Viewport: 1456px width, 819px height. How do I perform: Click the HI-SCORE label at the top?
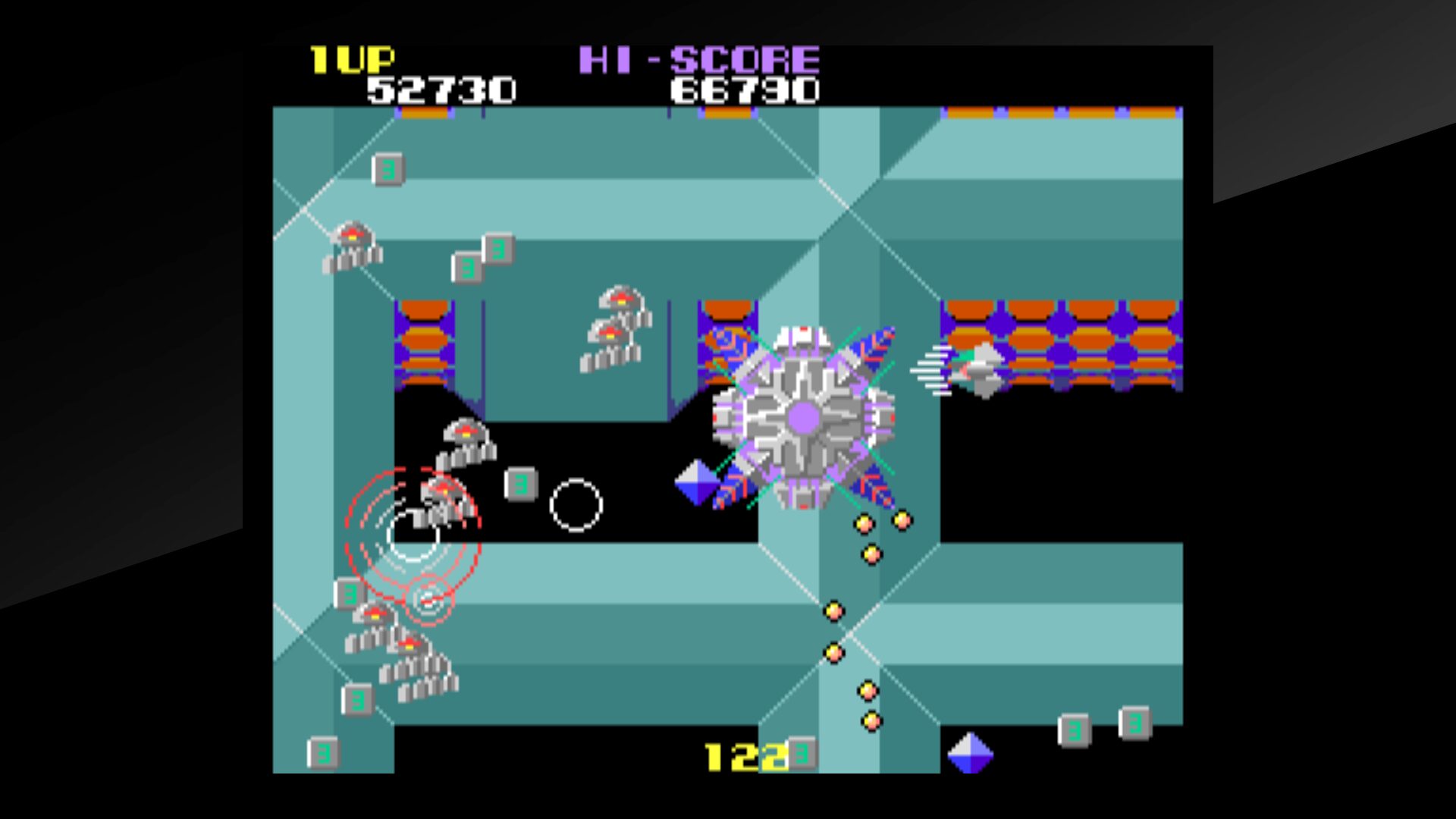coord(698,58)
